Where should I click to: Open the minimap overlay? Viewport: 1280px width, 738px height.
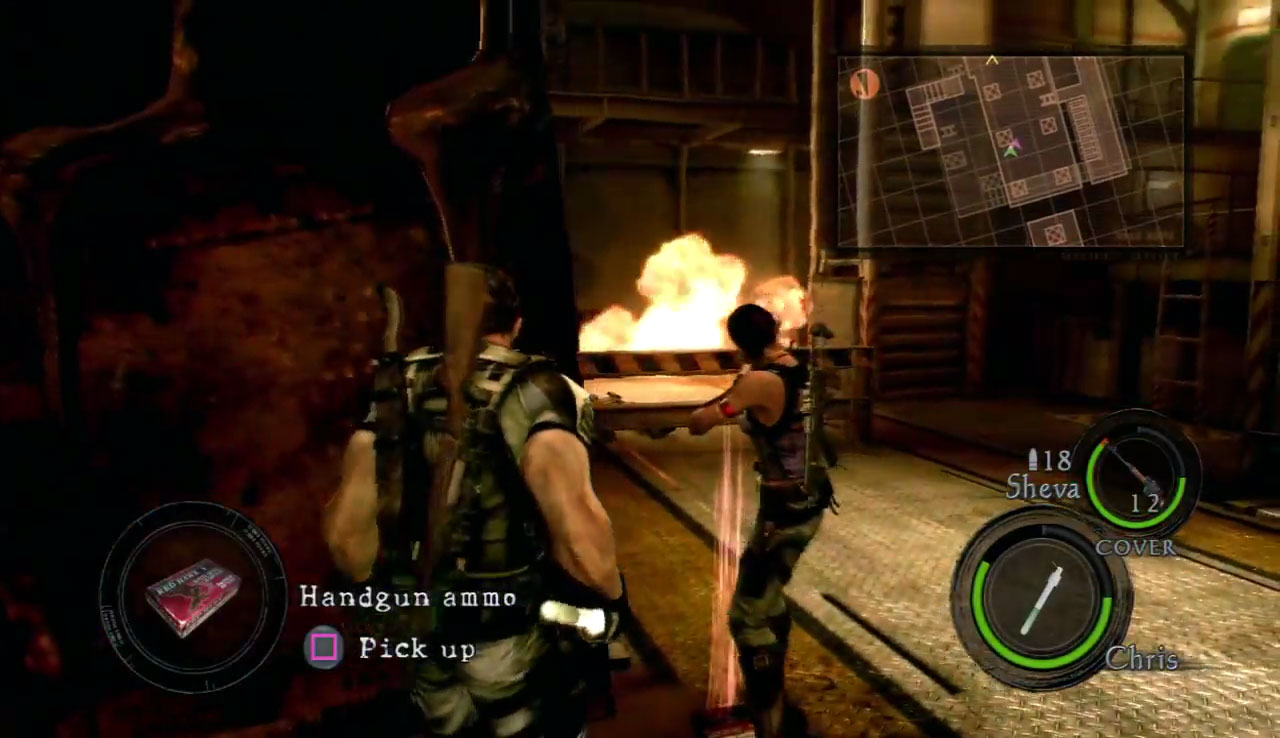point(1010,150)
